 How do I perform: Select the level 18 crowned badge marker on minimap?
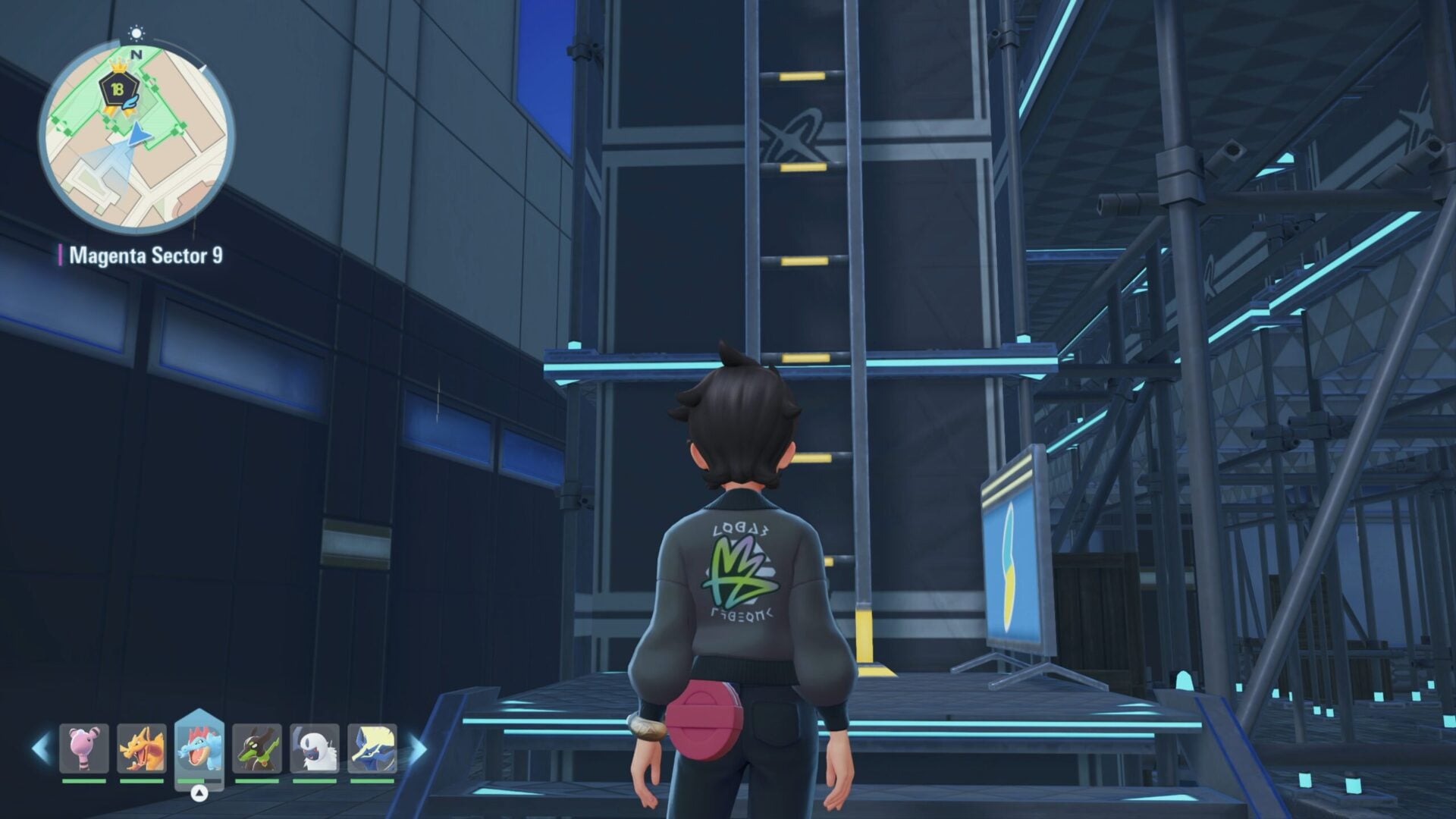pos(118,89)
